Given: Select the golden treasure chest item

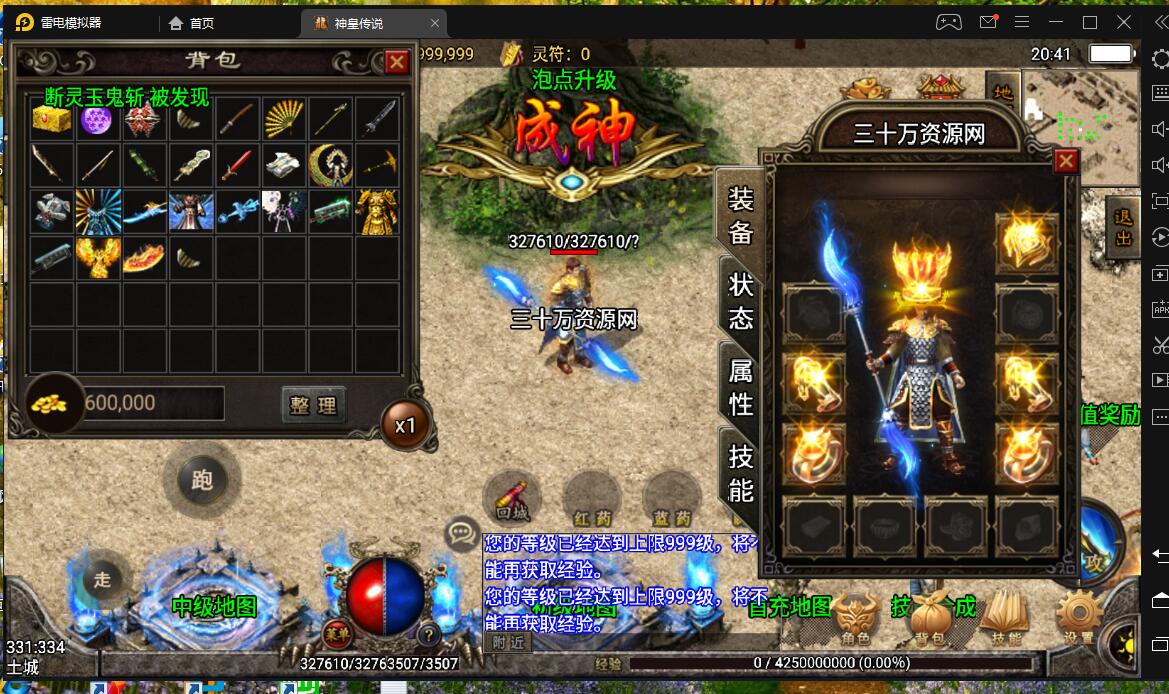Looking at the screenshot, I should coord(52,120).
